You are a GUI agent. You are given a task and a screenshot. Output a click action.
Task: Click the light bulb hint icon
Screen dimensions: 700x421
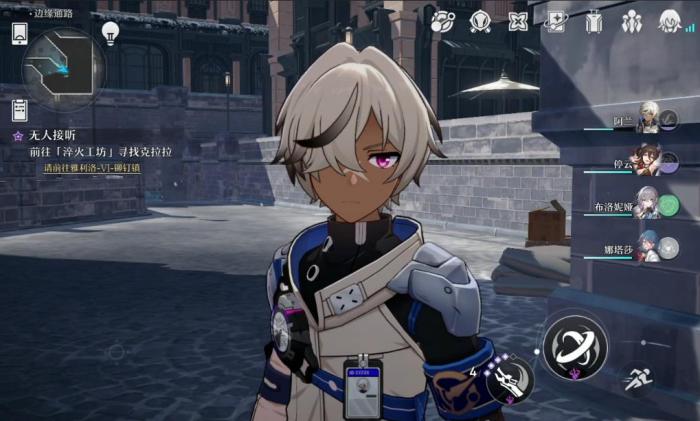(110, 33)
